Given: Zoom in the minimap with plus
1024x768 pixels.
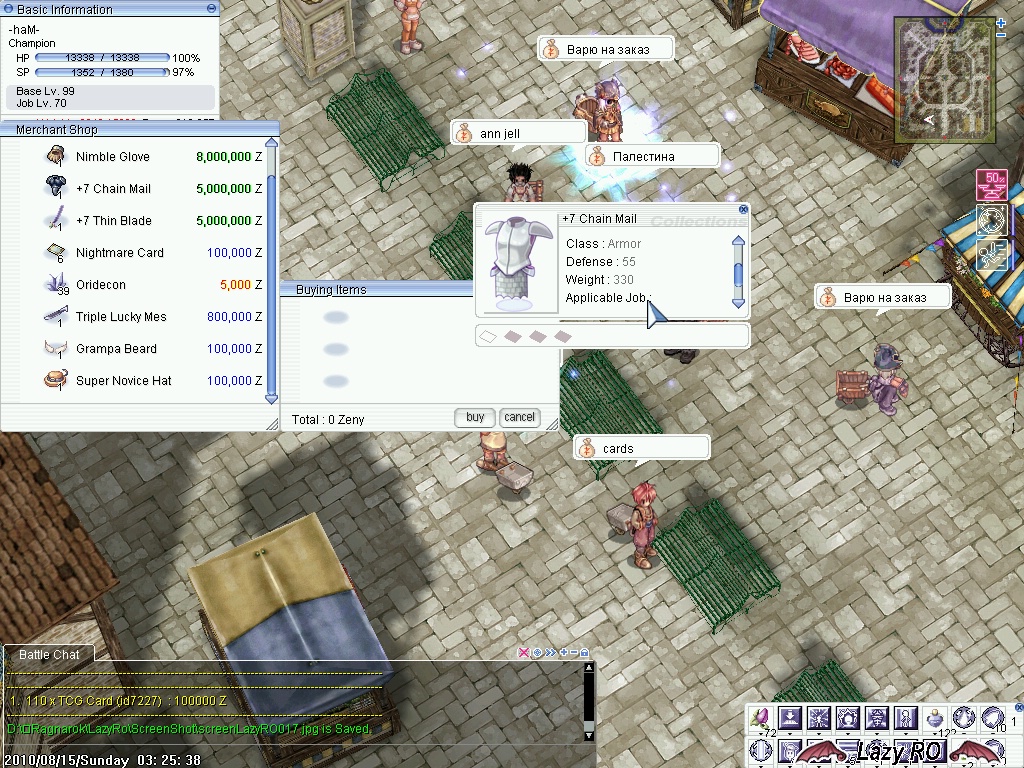Looking at the screenshot, I should coord(1001,23).
